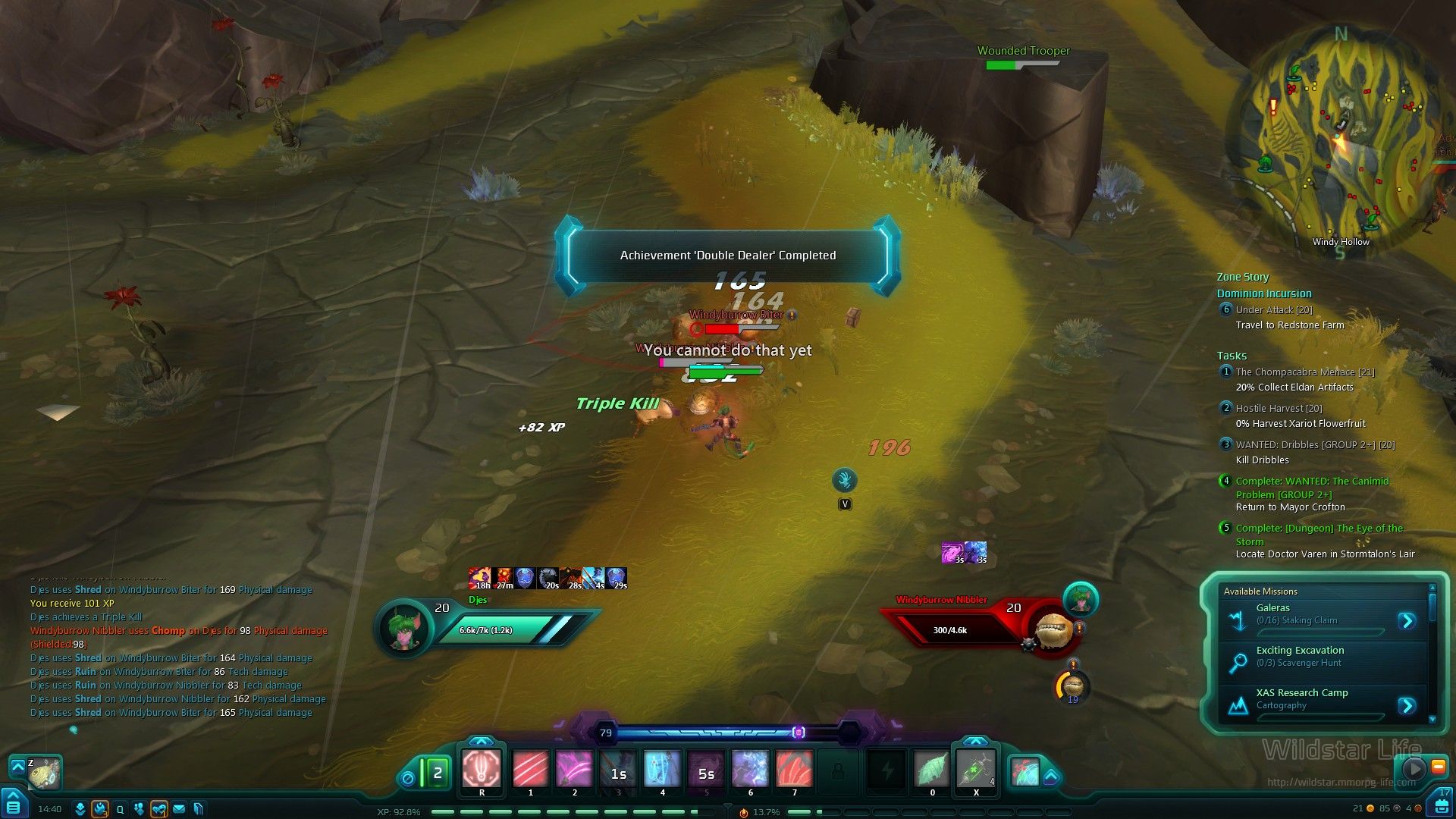Select the Under Attack quest tracker entry

coord(1273,309)
